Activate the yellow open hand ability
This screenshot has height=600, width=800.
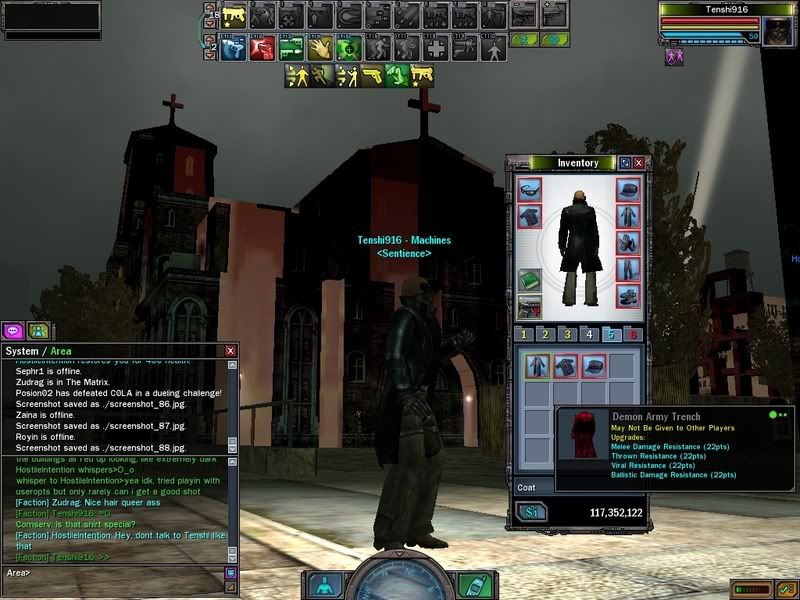coord(319,47)
